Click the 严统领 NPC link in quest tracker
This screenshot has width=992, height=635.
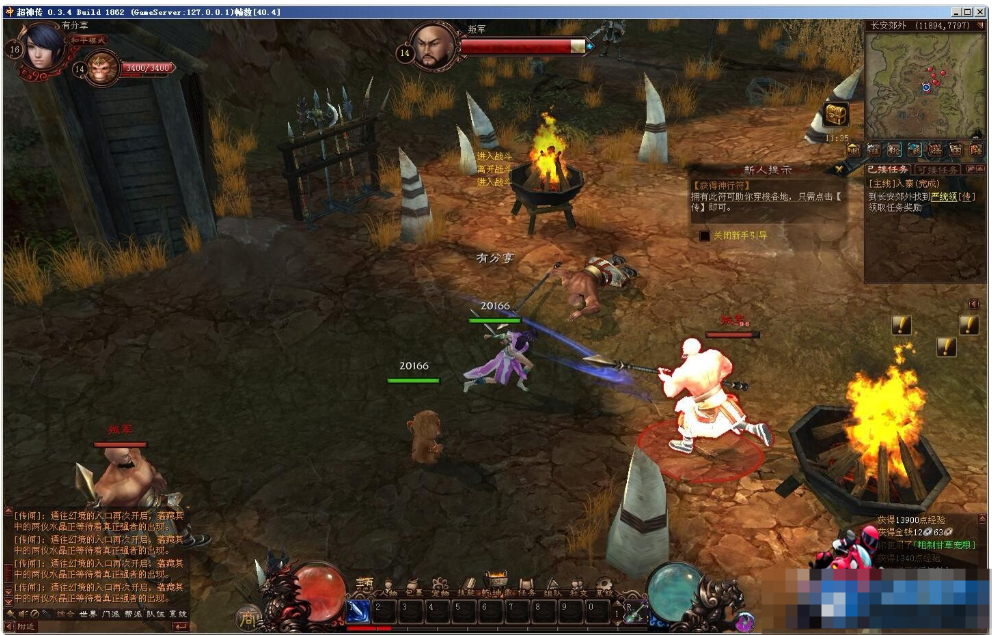945,197
